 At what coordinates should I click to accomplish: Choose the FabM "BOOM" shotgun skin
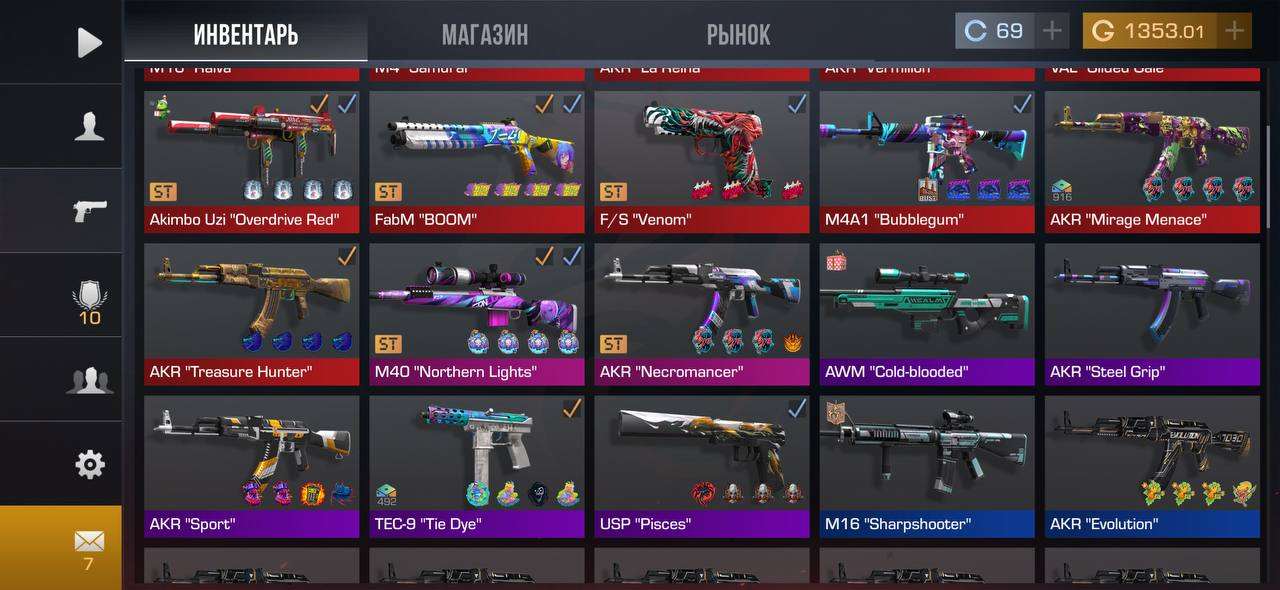476,160
